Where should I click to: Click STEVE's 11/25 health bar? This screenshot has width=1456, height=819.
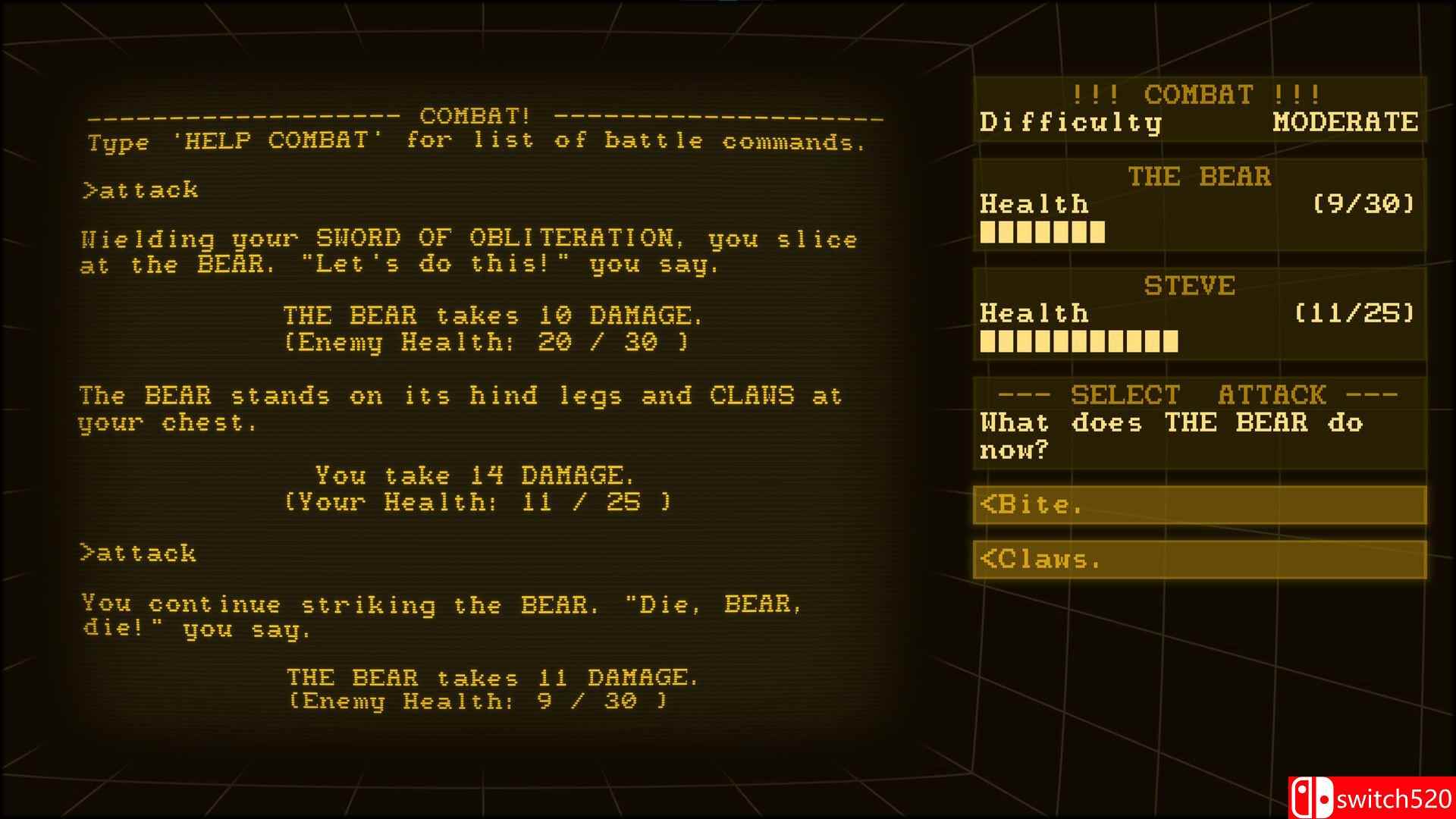(x=1078, y=342)
